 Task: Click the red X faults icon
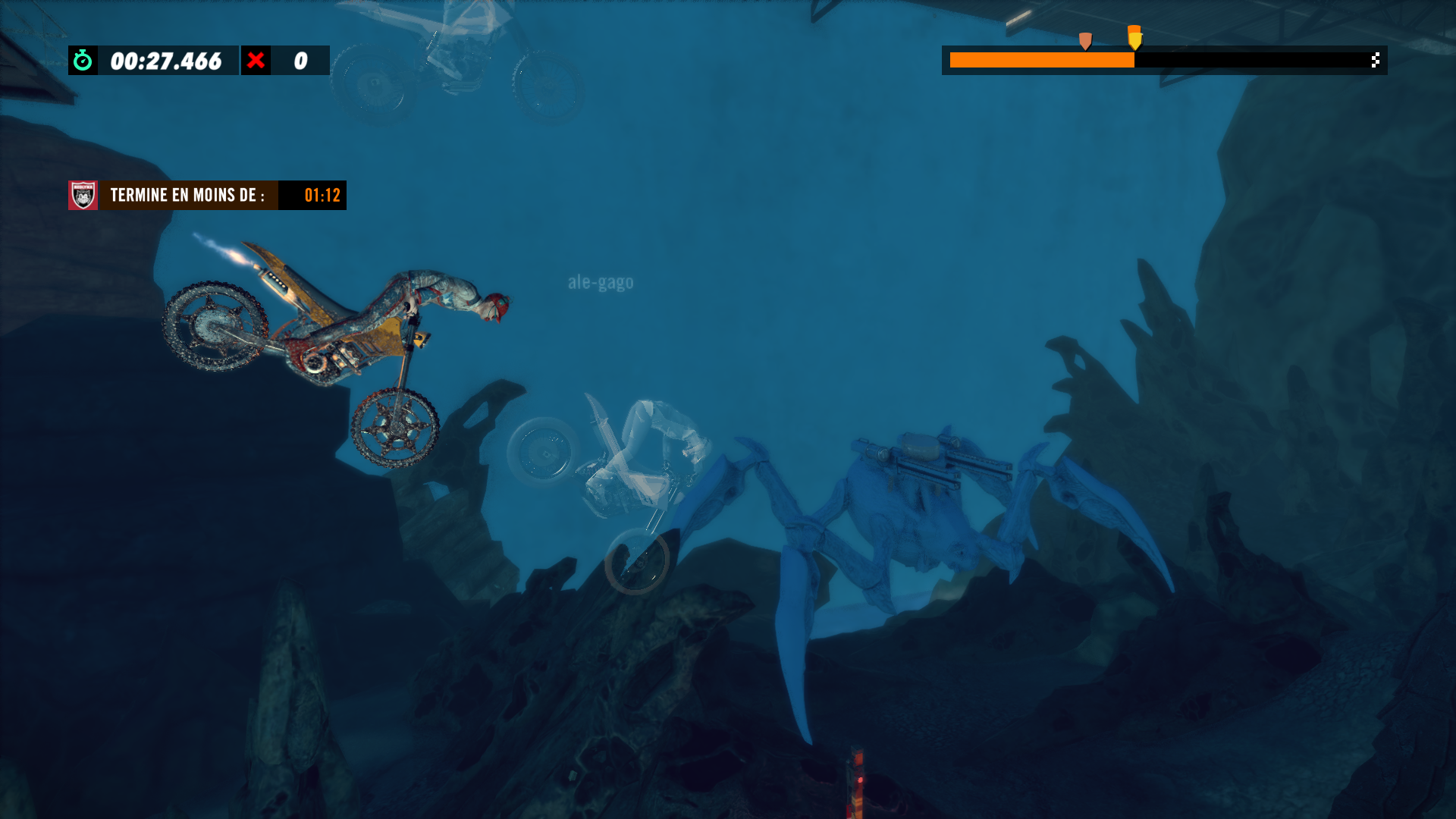tap(256, 60)
